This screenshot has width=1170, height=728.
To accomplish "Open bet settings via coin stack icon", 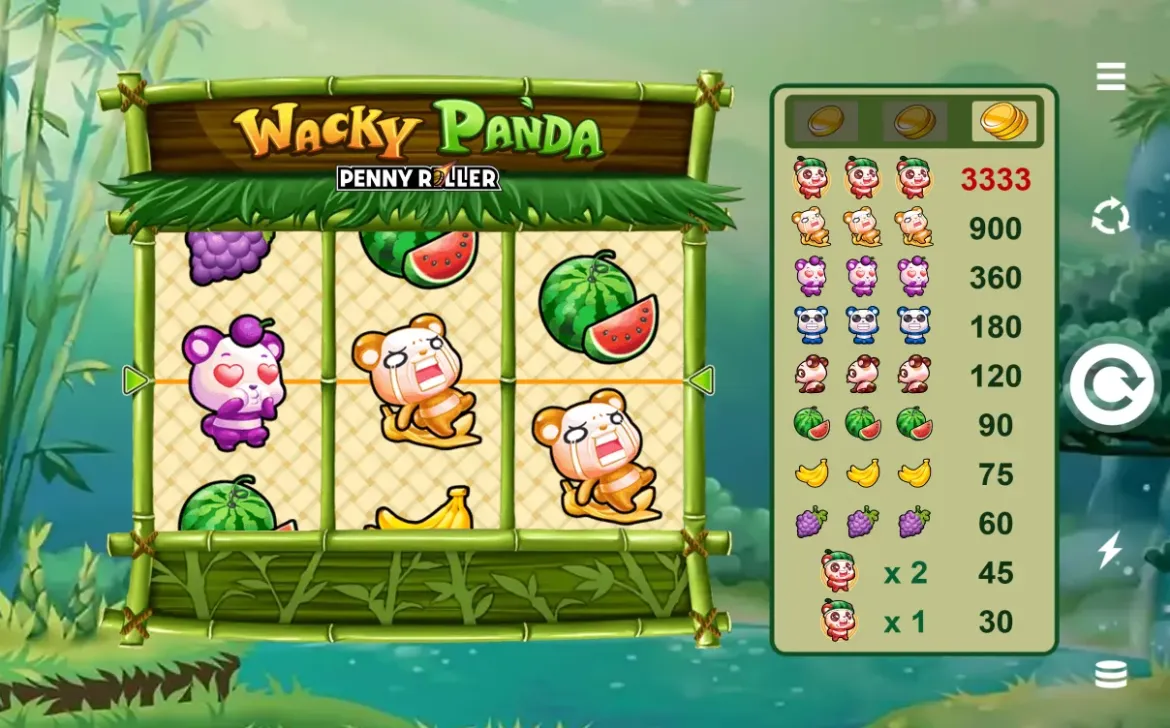I will 1111,675.
